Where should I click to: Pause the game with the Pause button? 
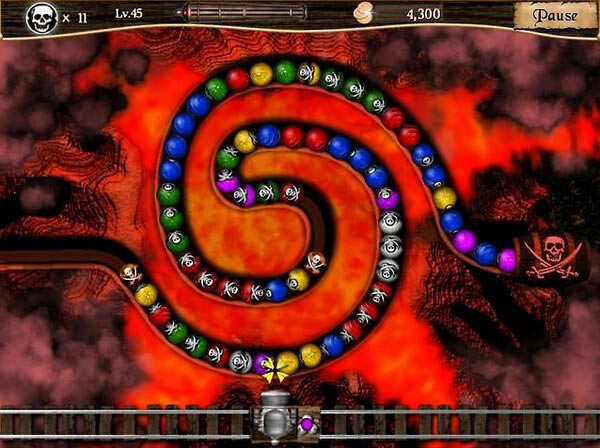tap(555, 15)
